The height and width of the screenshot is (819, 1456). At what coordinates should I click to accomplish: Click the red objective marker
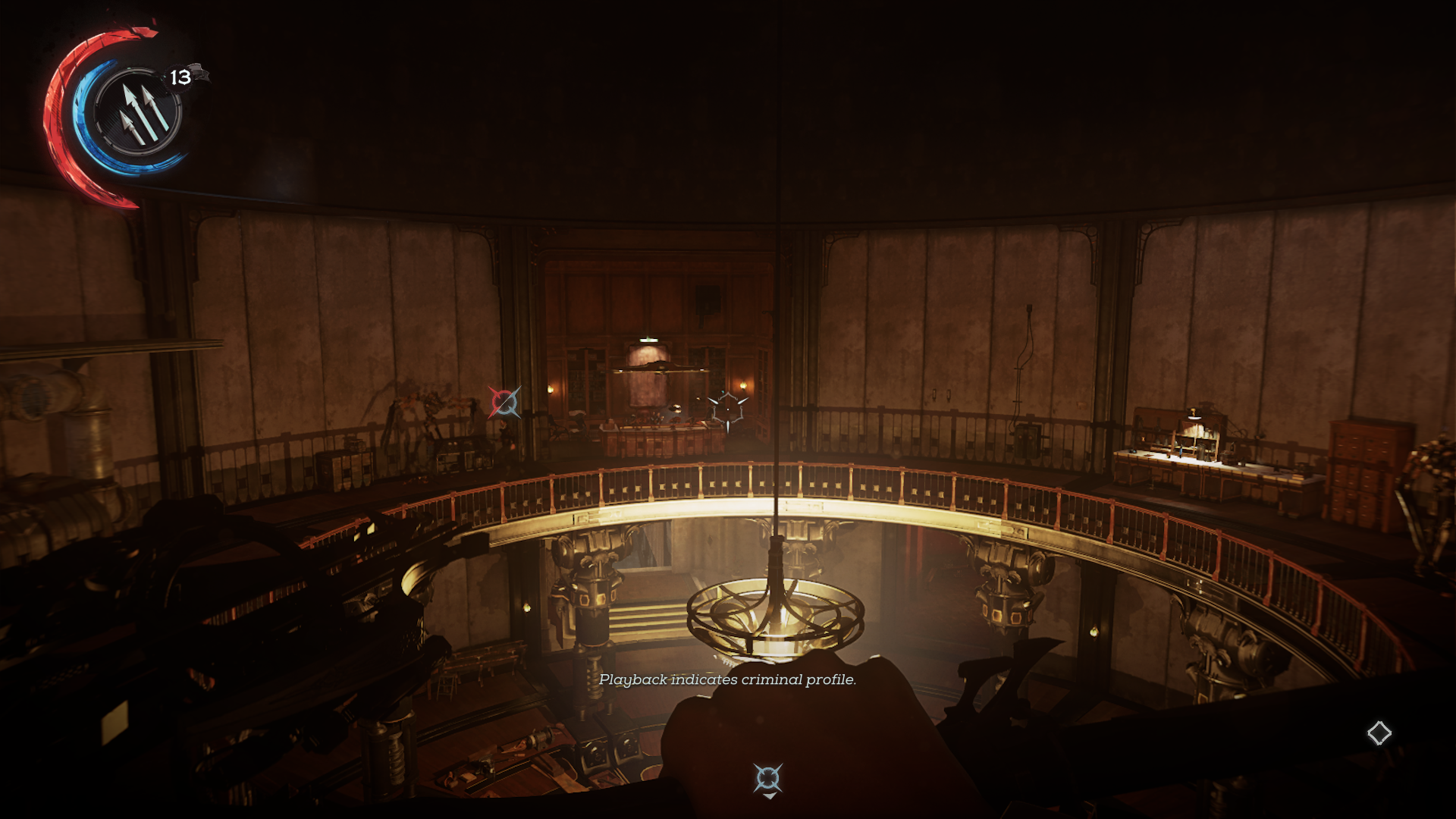pos(504,402)
